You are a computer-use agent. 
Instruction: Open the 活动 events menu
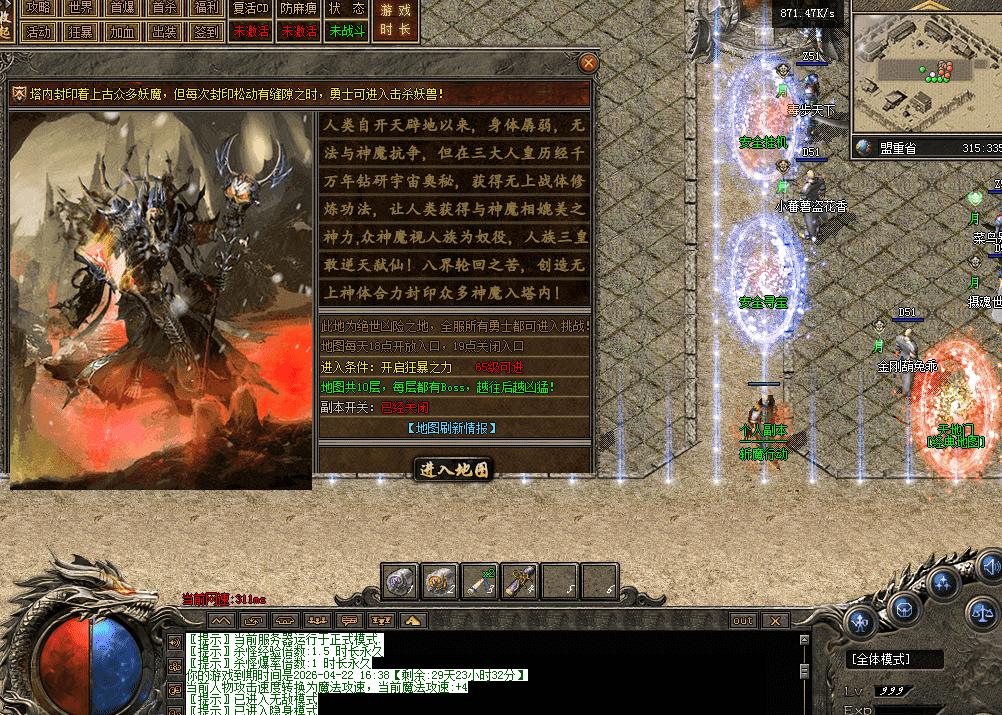40,31
